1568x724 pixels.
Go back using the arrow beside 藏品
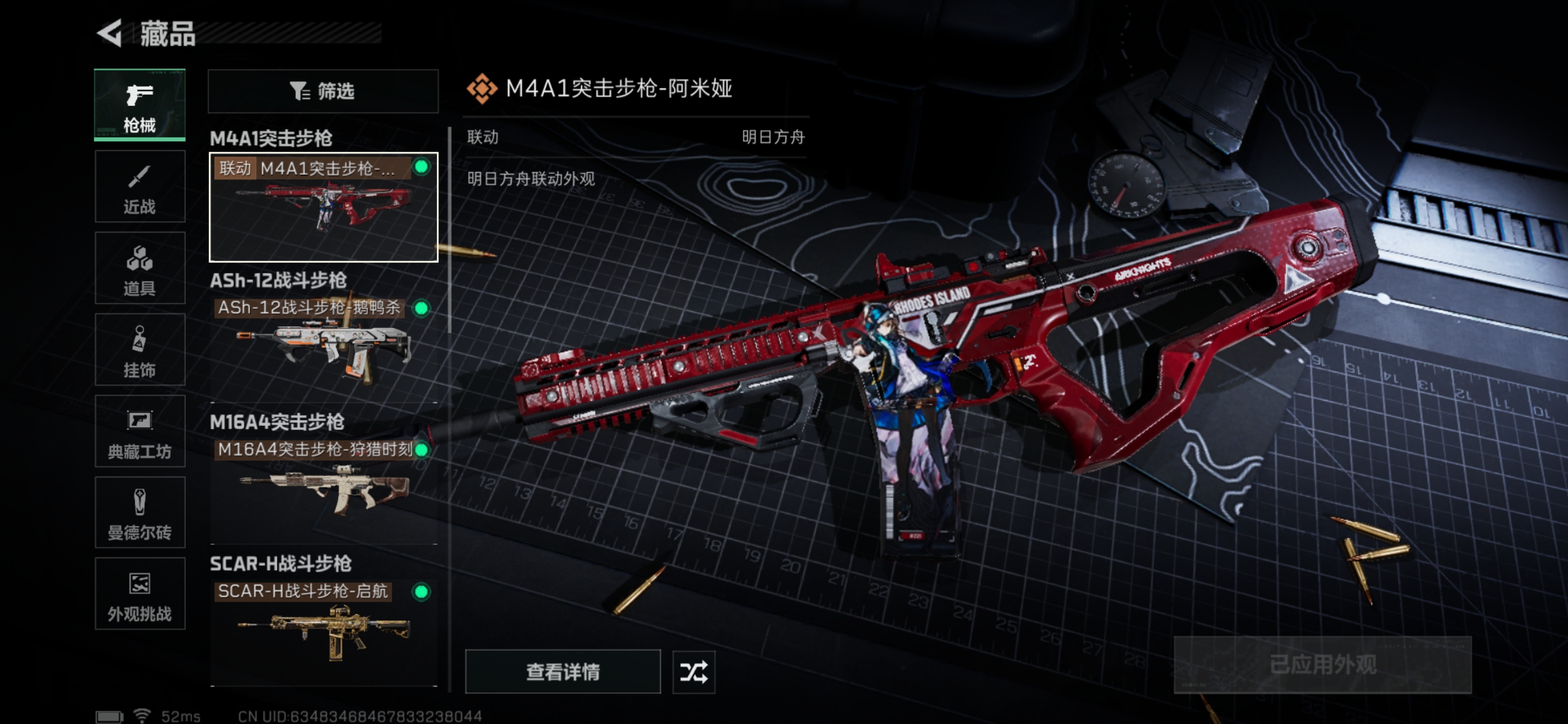coord(110,33)
